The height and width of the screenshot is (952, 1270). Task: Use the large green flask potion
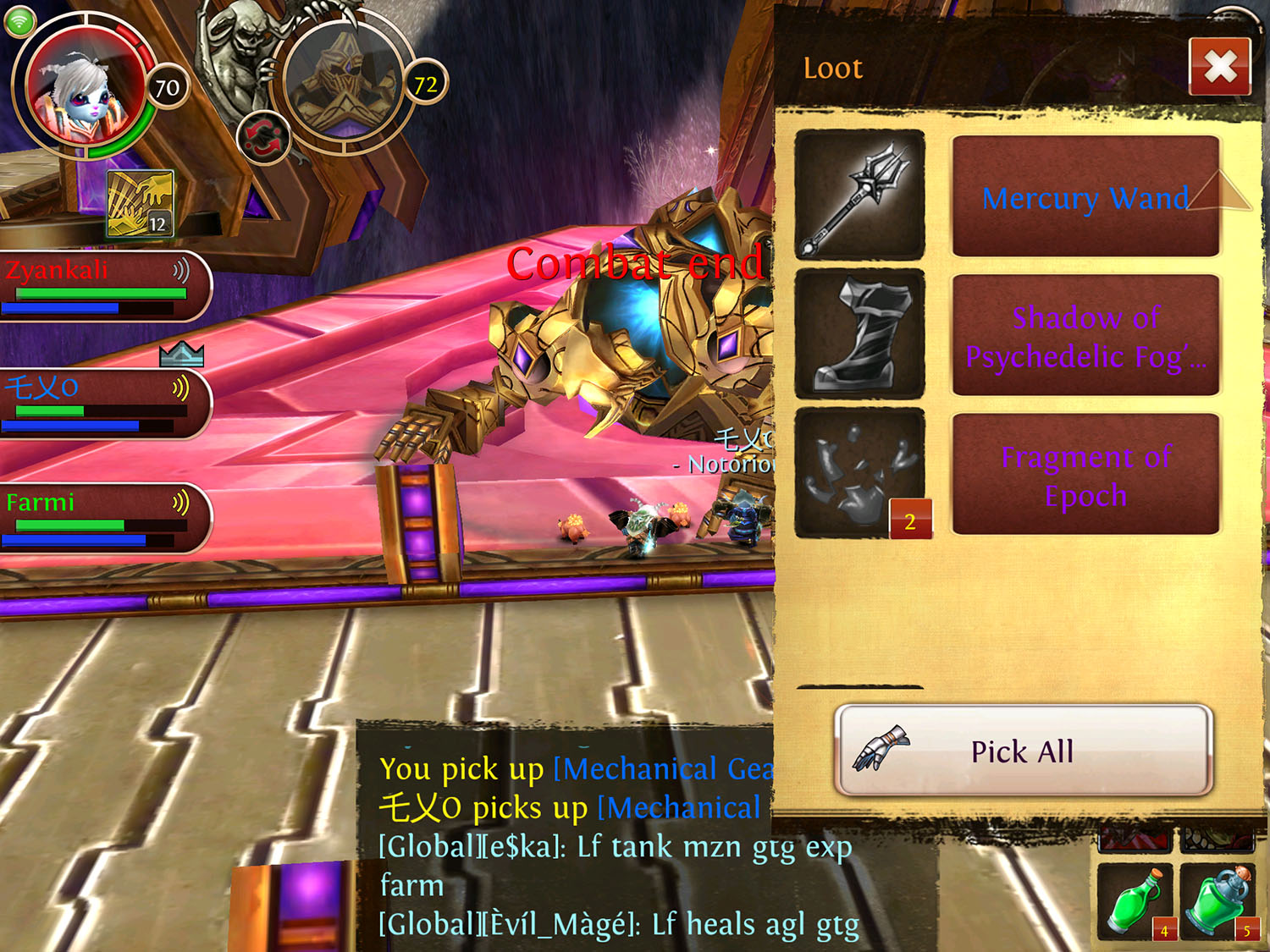[x=1219, y=902]
